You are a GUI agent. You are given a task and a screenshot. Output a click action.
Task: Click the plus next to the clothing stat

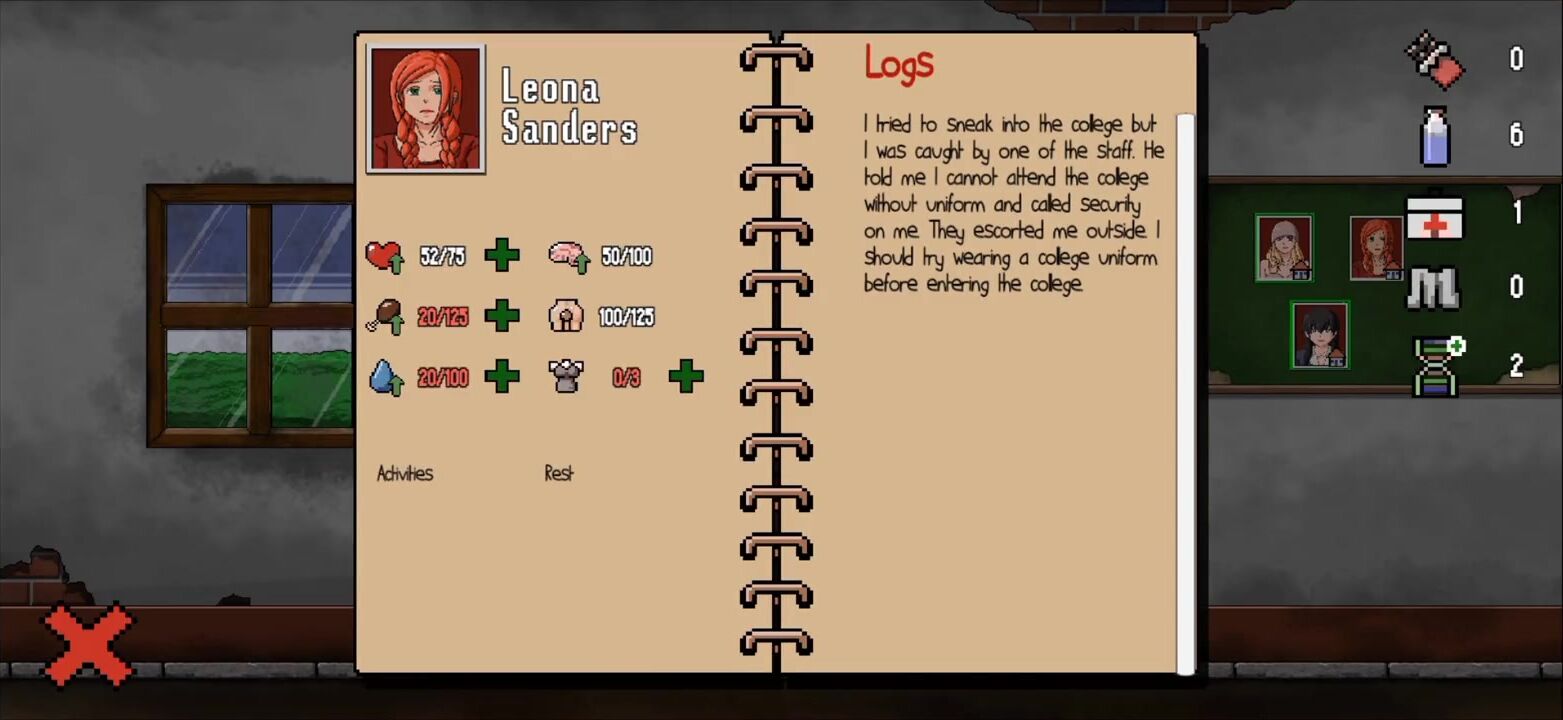[x=686, y=377]
